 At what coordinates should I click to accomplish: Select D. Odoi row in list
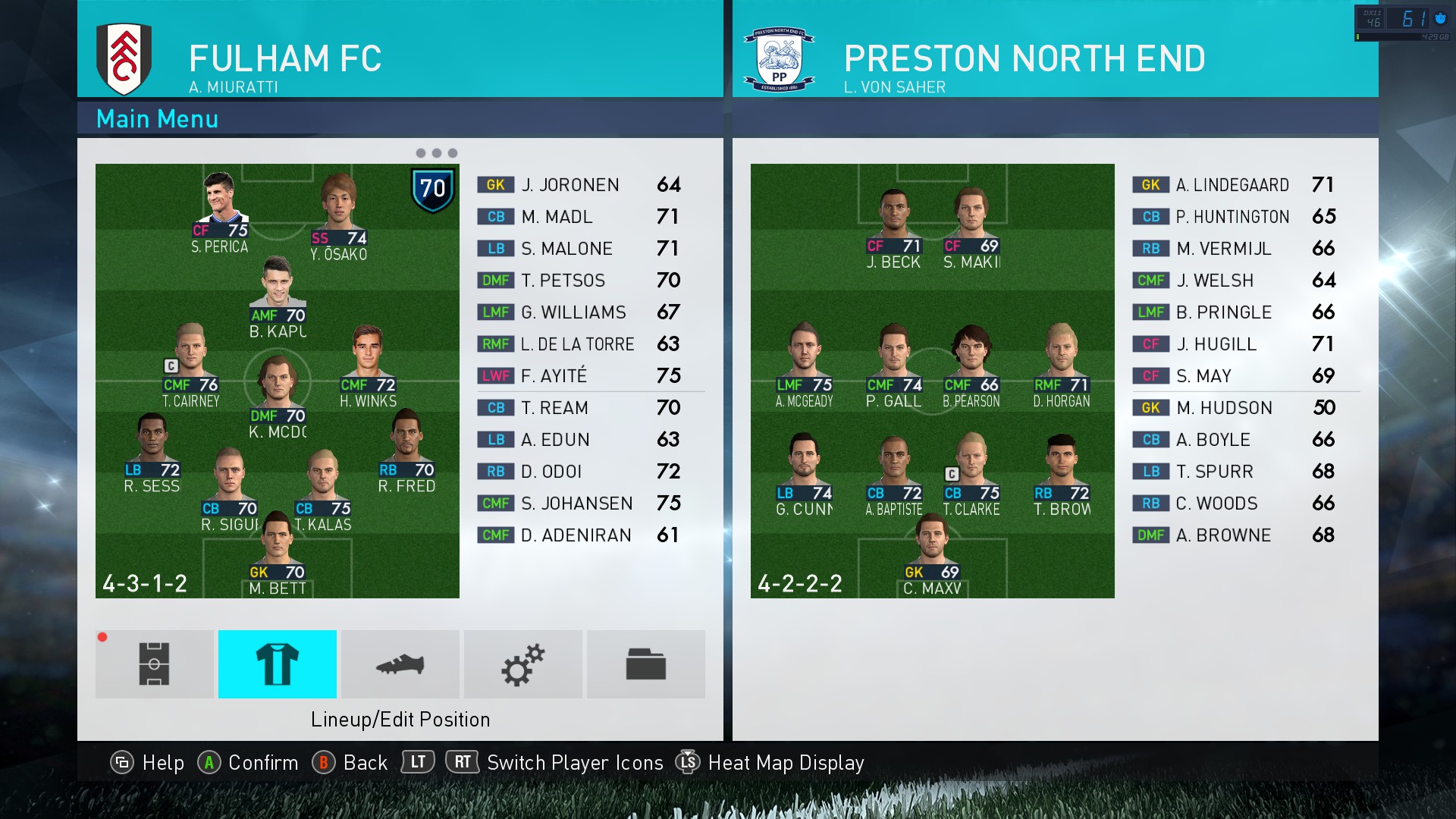579,472
